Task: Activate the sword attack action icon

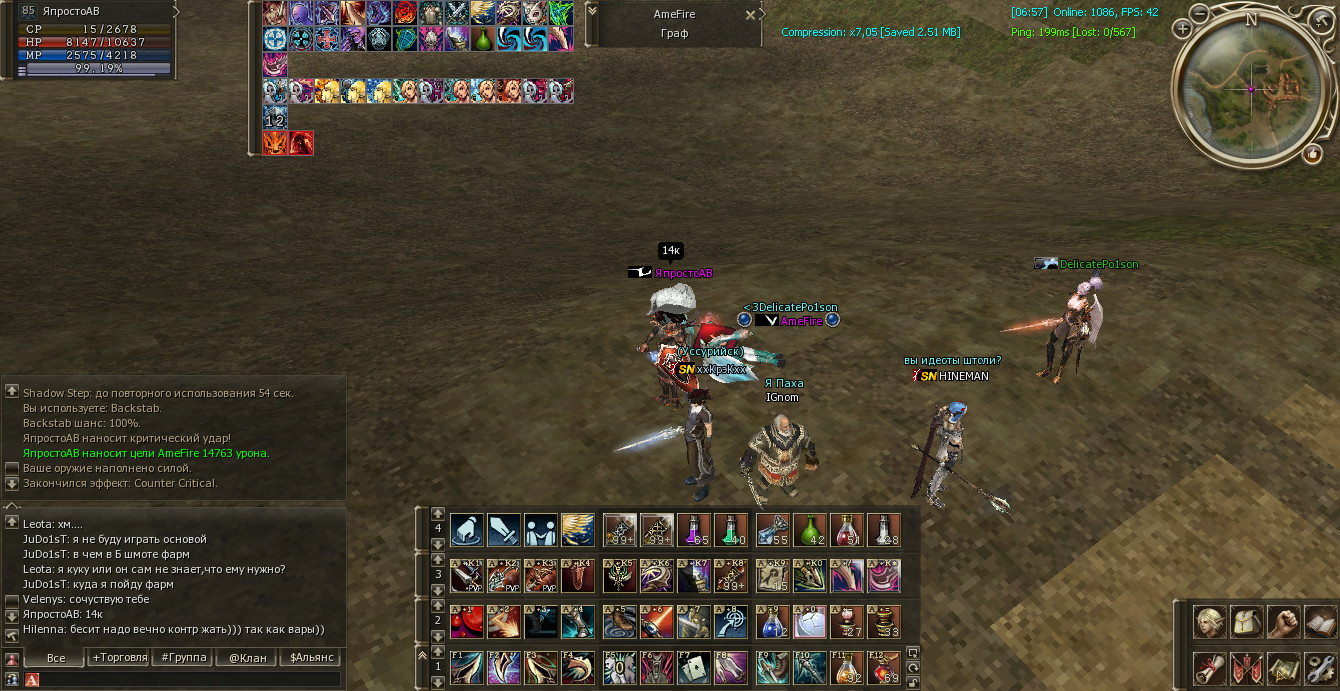Action: (504, 530)
